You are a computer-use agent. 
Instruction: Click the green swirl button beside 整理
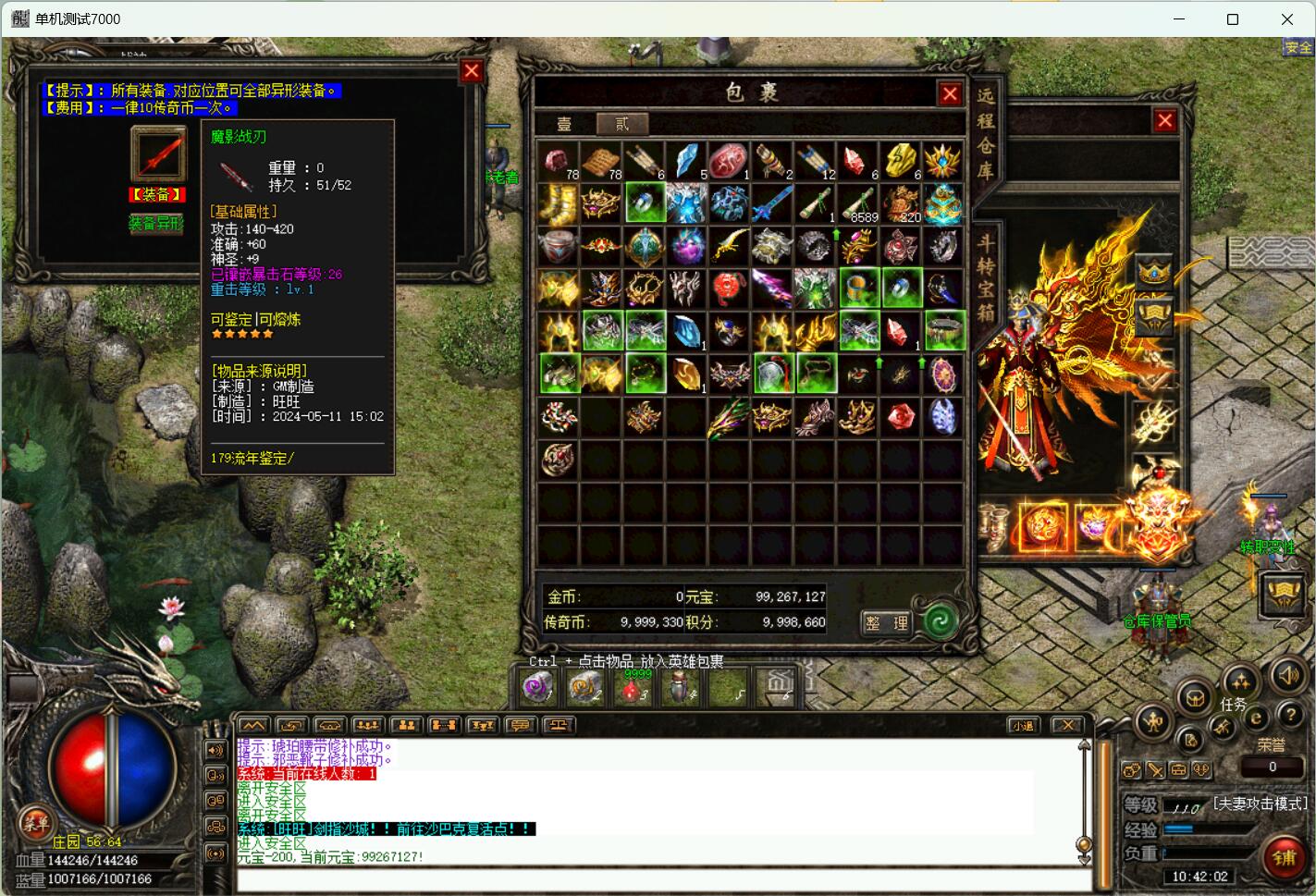pos(940,620)
